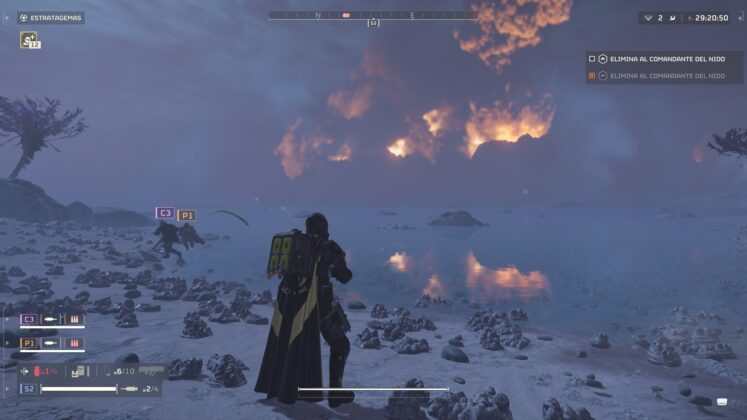Click the floating P1 teammate marker
This screenshot has width=747, height=420.
186,215
